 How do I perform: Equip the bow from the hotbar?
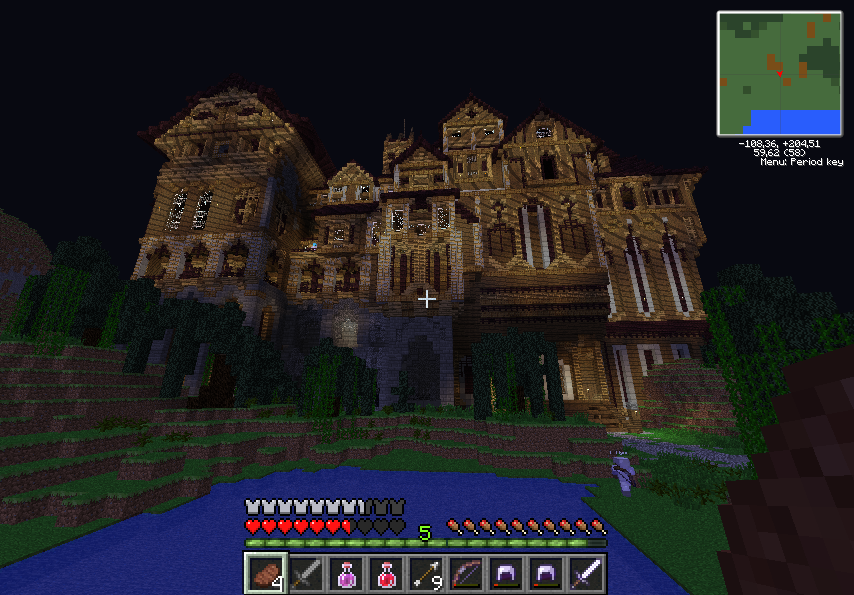pos(466,574)
